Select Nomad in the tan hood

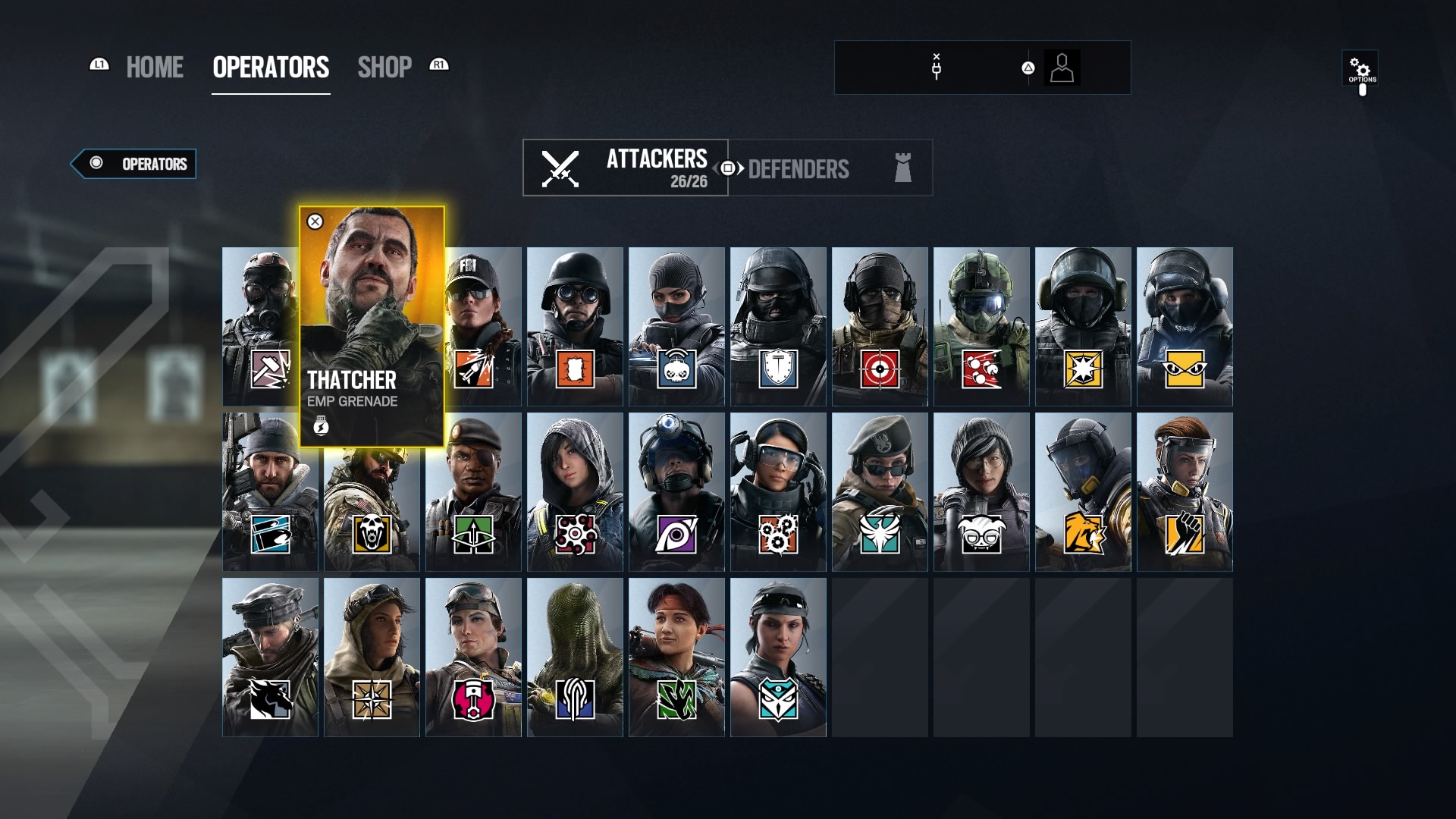point(372,657)
